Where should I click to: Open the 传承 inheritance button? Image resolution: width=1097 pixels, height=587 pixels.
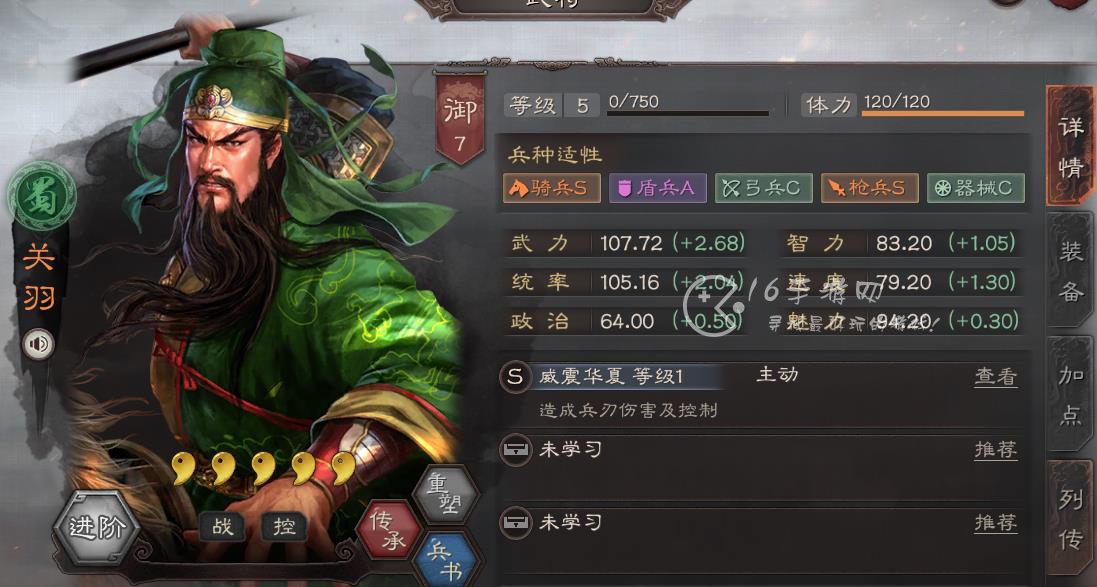click(388, 529)
